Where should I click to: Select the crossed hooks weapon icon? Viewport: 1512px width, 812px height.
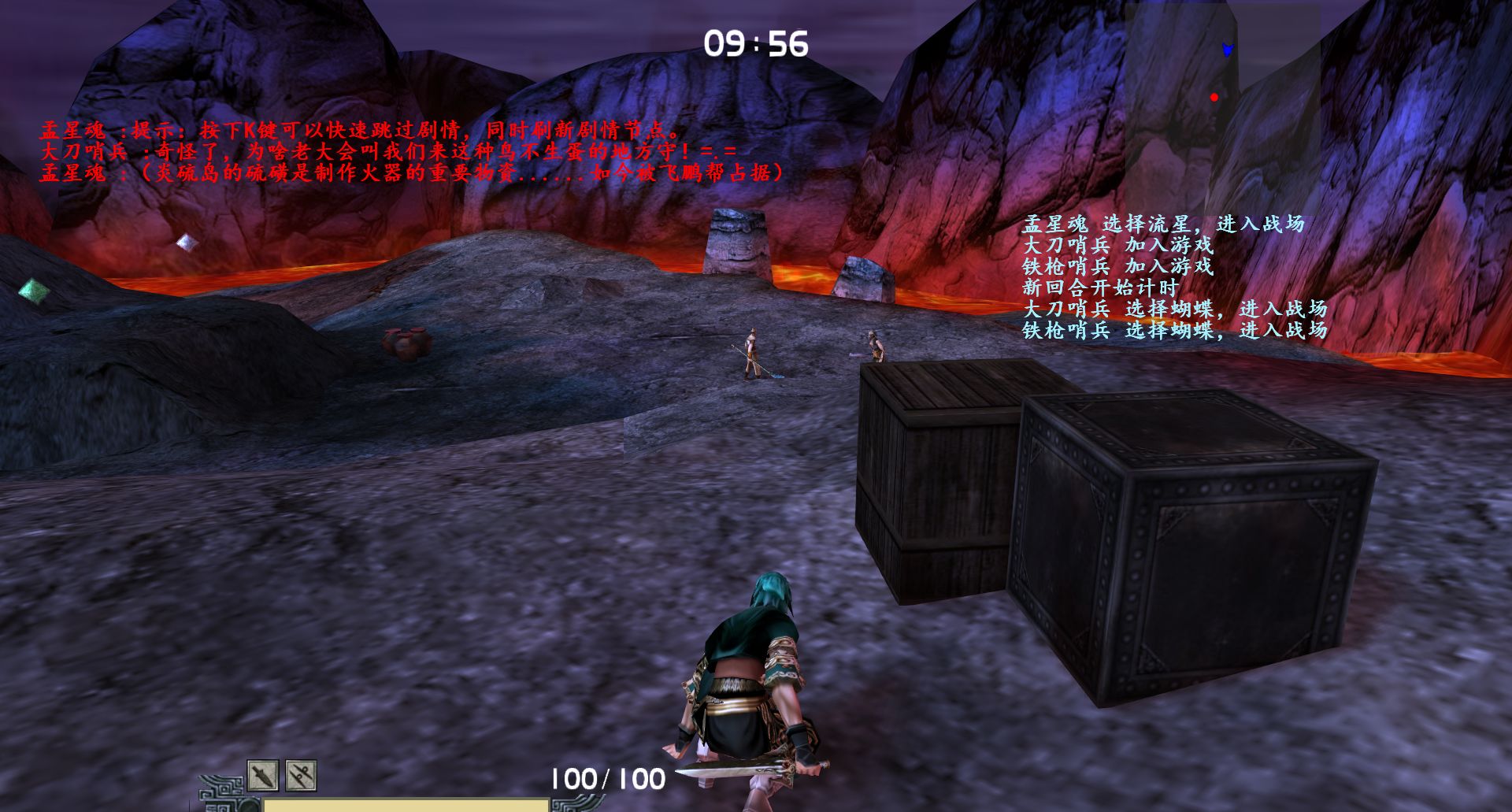point(301,776)
